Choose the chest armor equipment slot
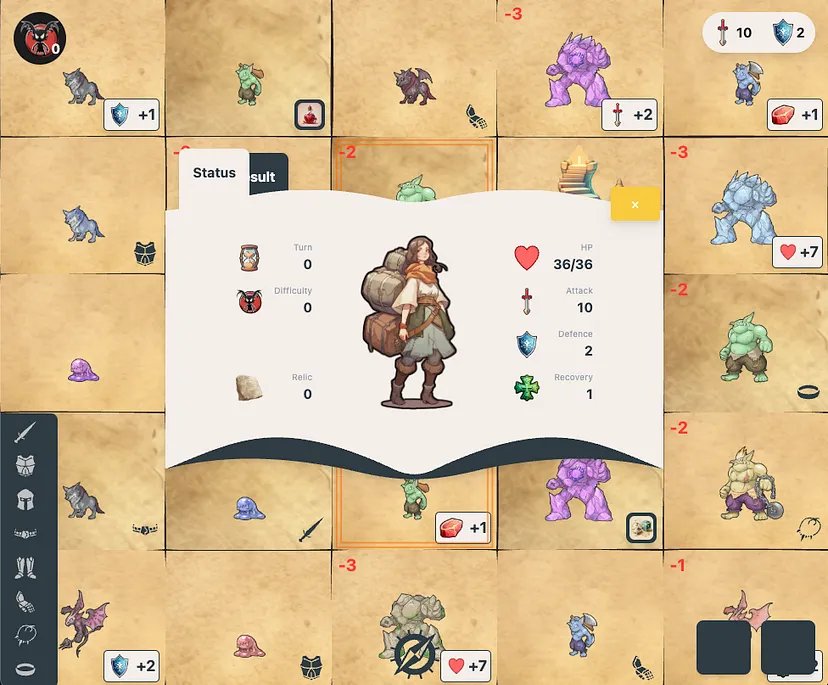The width and height of the screenshot is (828, 685). (x=26, y=466)
